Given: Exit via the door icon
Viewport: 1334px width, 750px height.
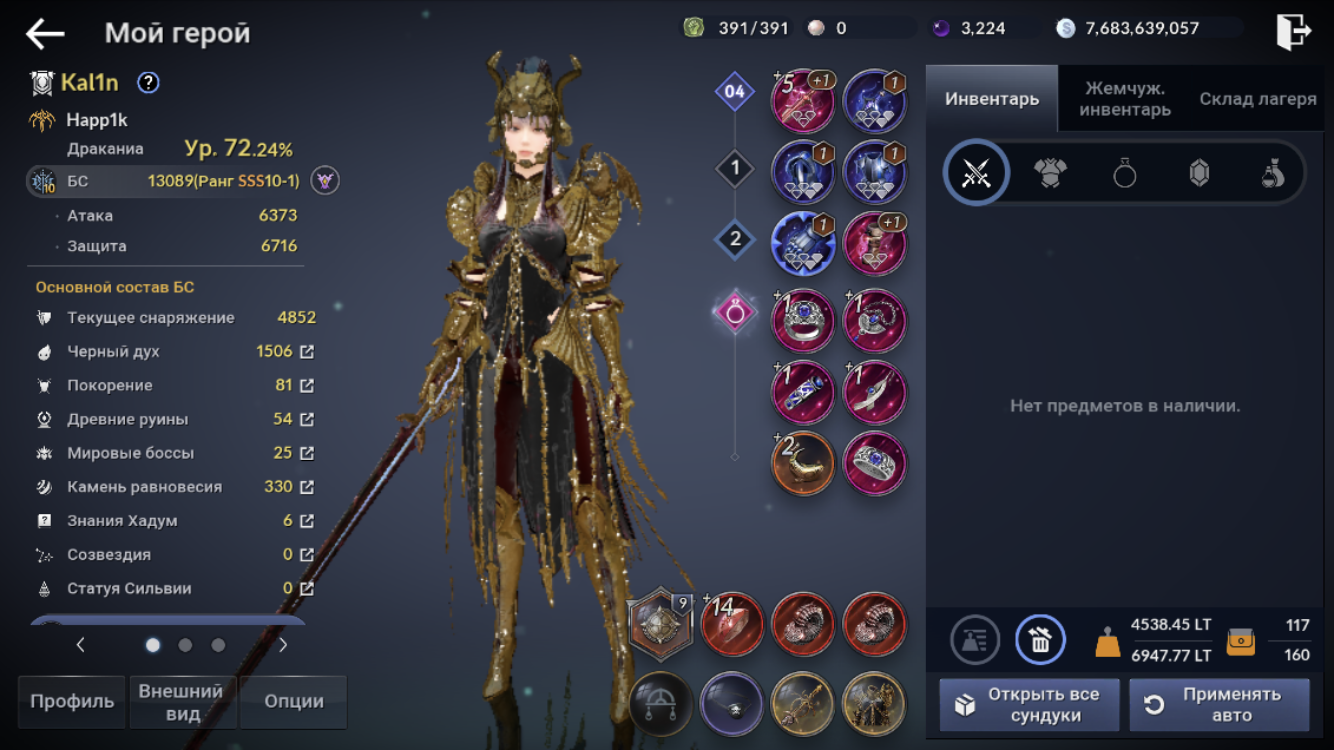Looking at the screenshot, I should (1293, 32).
